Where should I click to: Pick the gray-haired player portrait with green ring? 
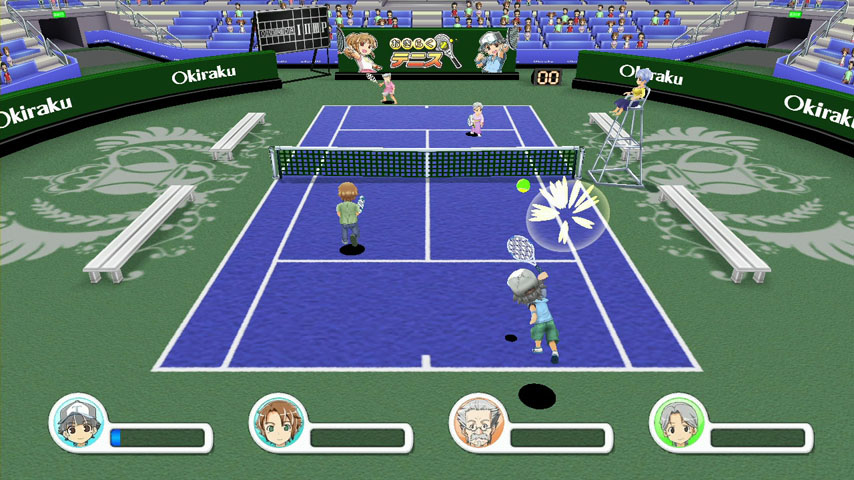tap(677, 420)
